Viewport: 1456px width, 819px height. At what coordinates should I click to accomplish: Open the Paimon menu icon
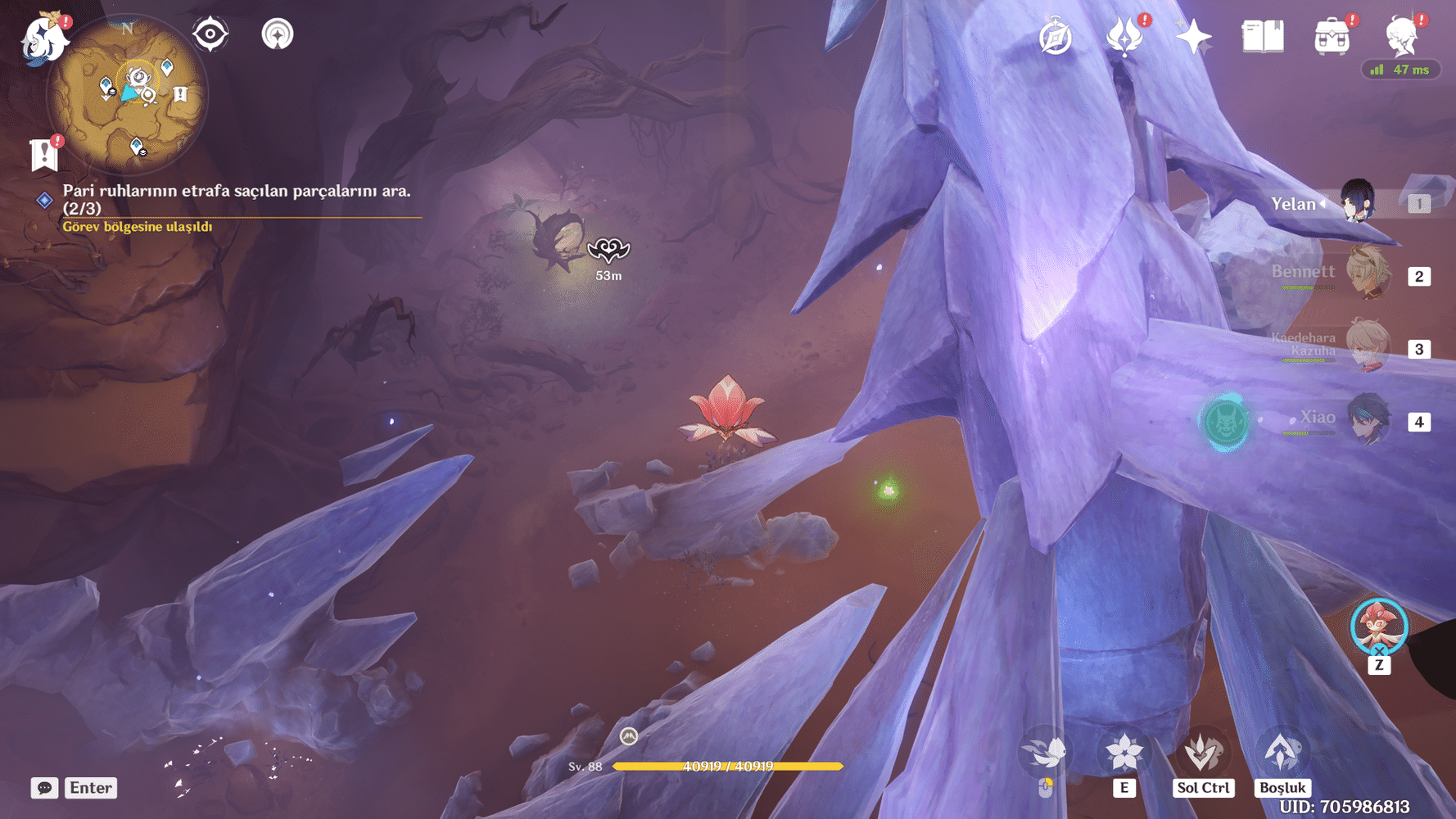point(44,38)
